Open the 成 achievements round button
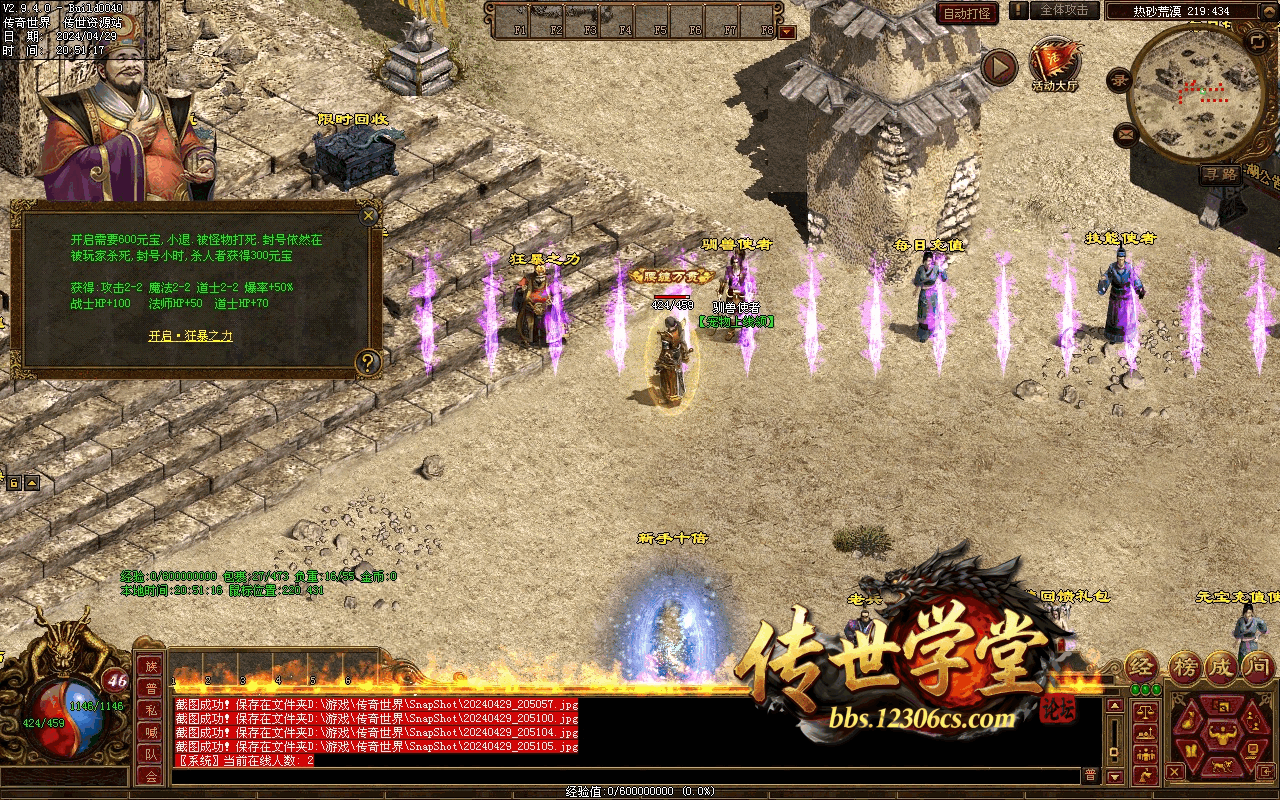 click(x=1222, y=666)
